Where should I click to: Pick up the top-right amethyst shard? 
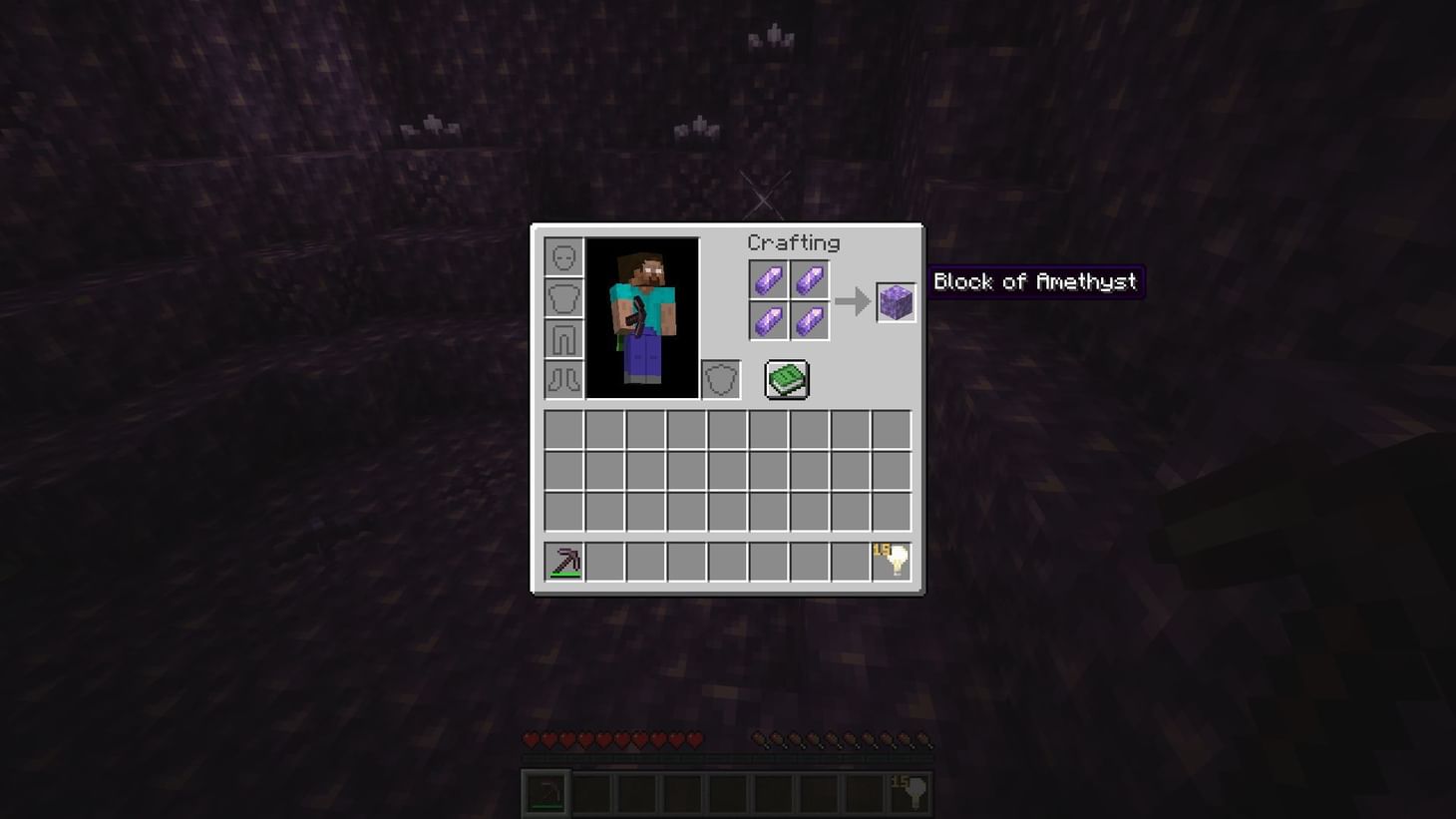click(x=810, y=280)
